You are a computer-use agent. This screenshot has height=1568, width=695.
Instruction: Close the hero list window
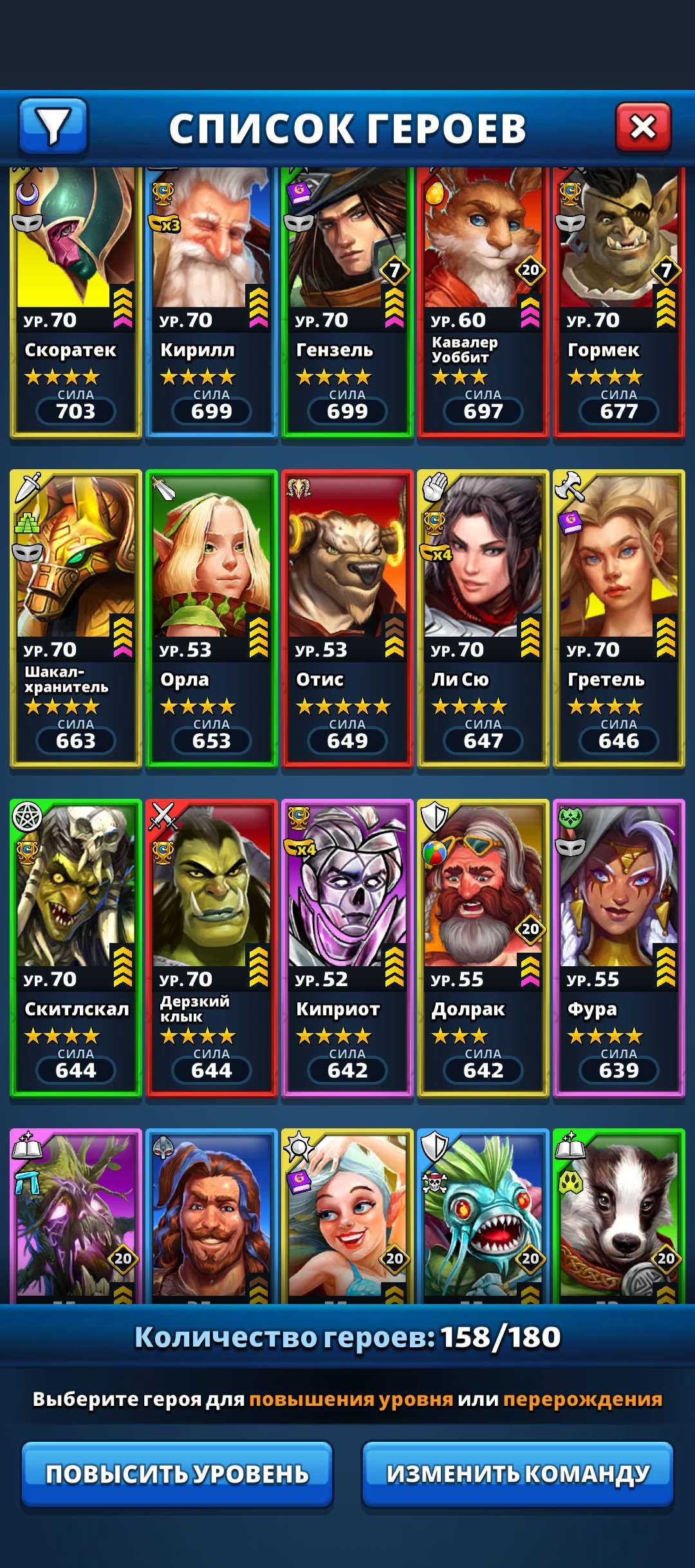pyautogui.click(x=643, y=127)
